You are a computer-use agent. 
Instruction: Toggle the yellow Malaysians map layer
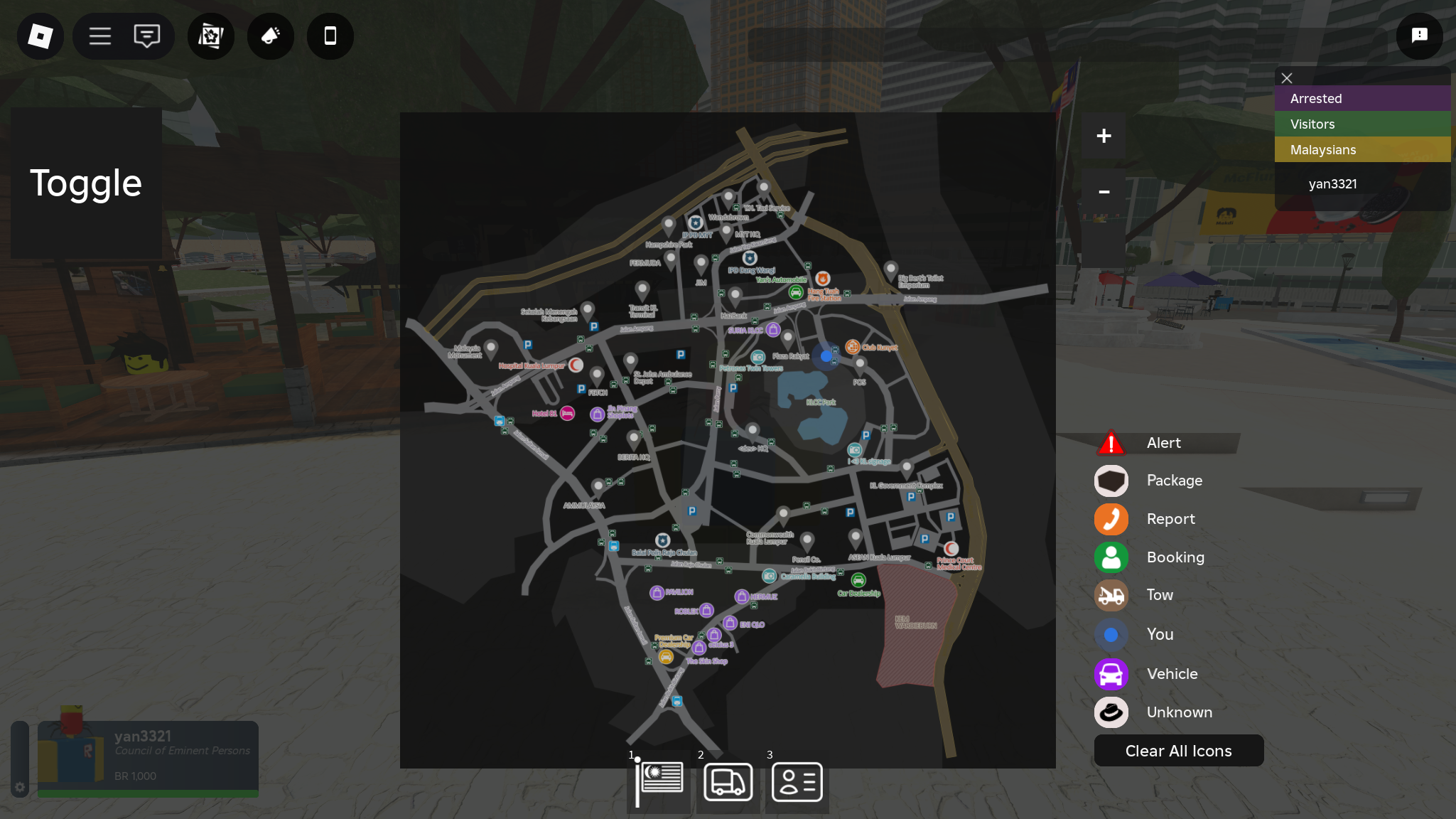tap(1362, 149)
